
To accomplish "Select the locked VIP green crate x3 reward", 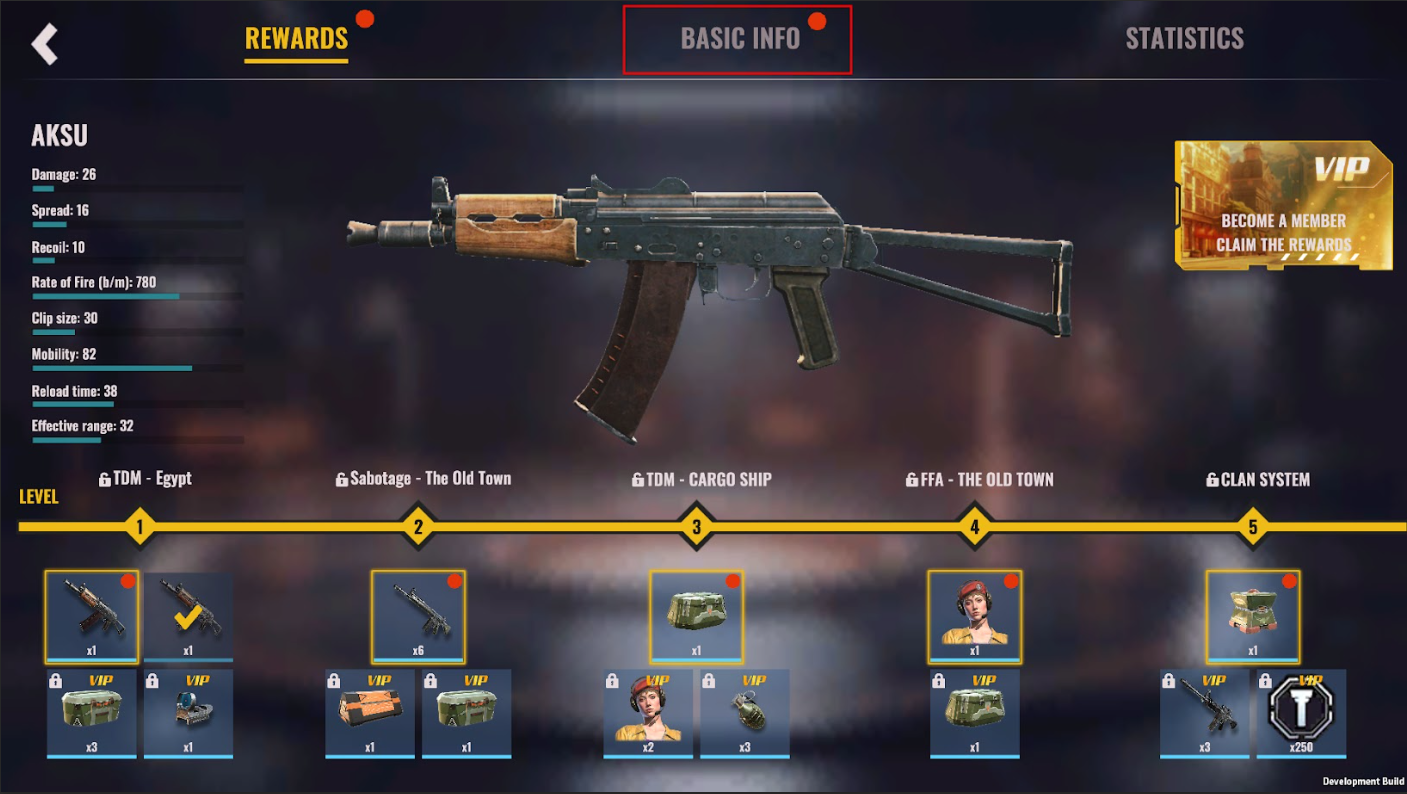I will click(92, 713).
